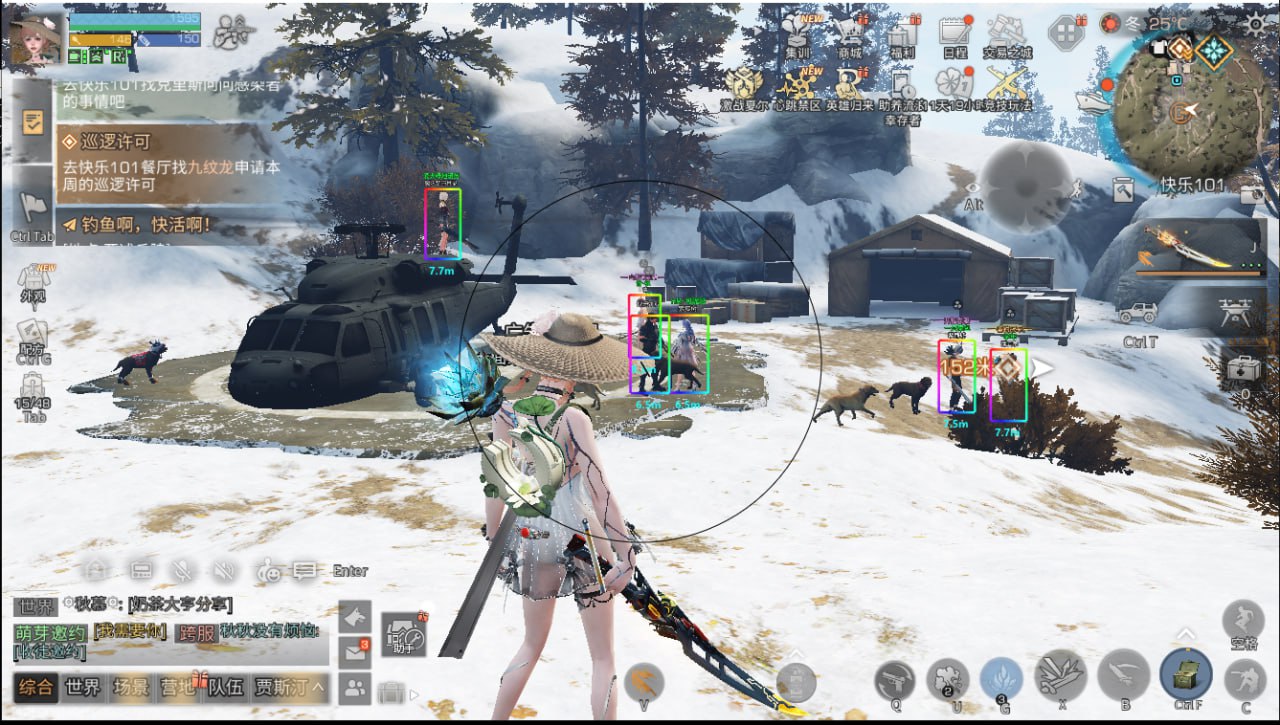The height and width of the screenshot is (725, 1280).
Task: Open the 竞技玩法 crossed rifles mode
Action: pyautogui.click(x=1006, y=86)
